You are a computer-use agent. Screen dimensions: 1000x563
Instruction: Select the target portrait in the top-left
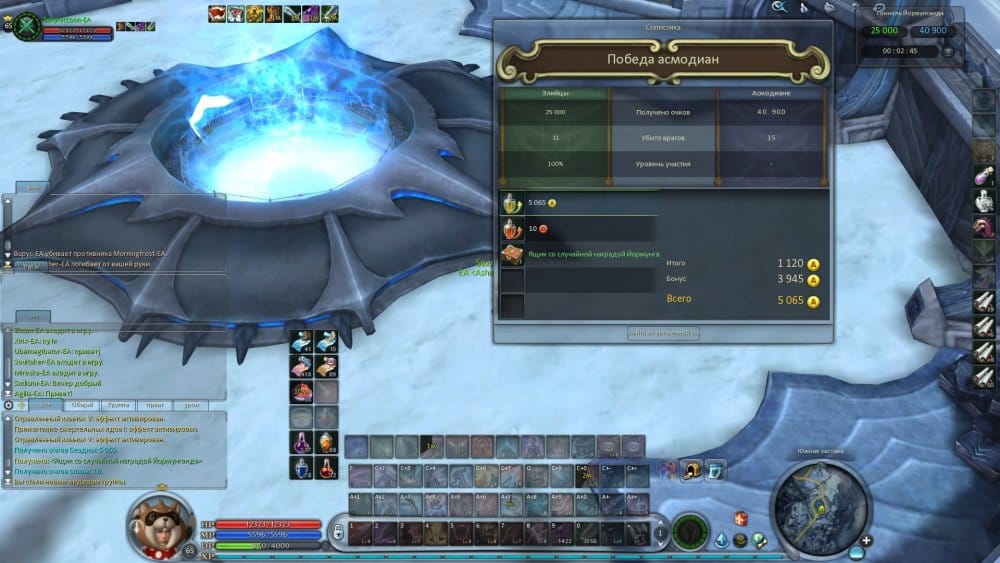25,25
